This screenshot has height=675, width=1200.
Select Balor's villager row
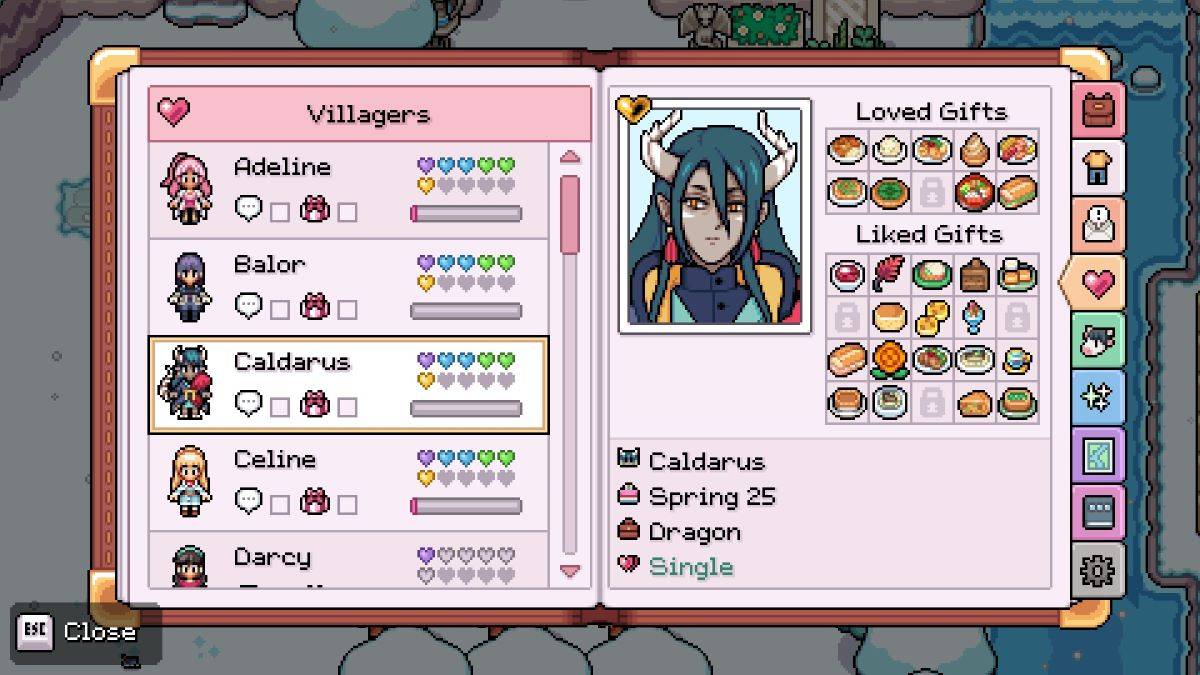click(x=348, y=288)
